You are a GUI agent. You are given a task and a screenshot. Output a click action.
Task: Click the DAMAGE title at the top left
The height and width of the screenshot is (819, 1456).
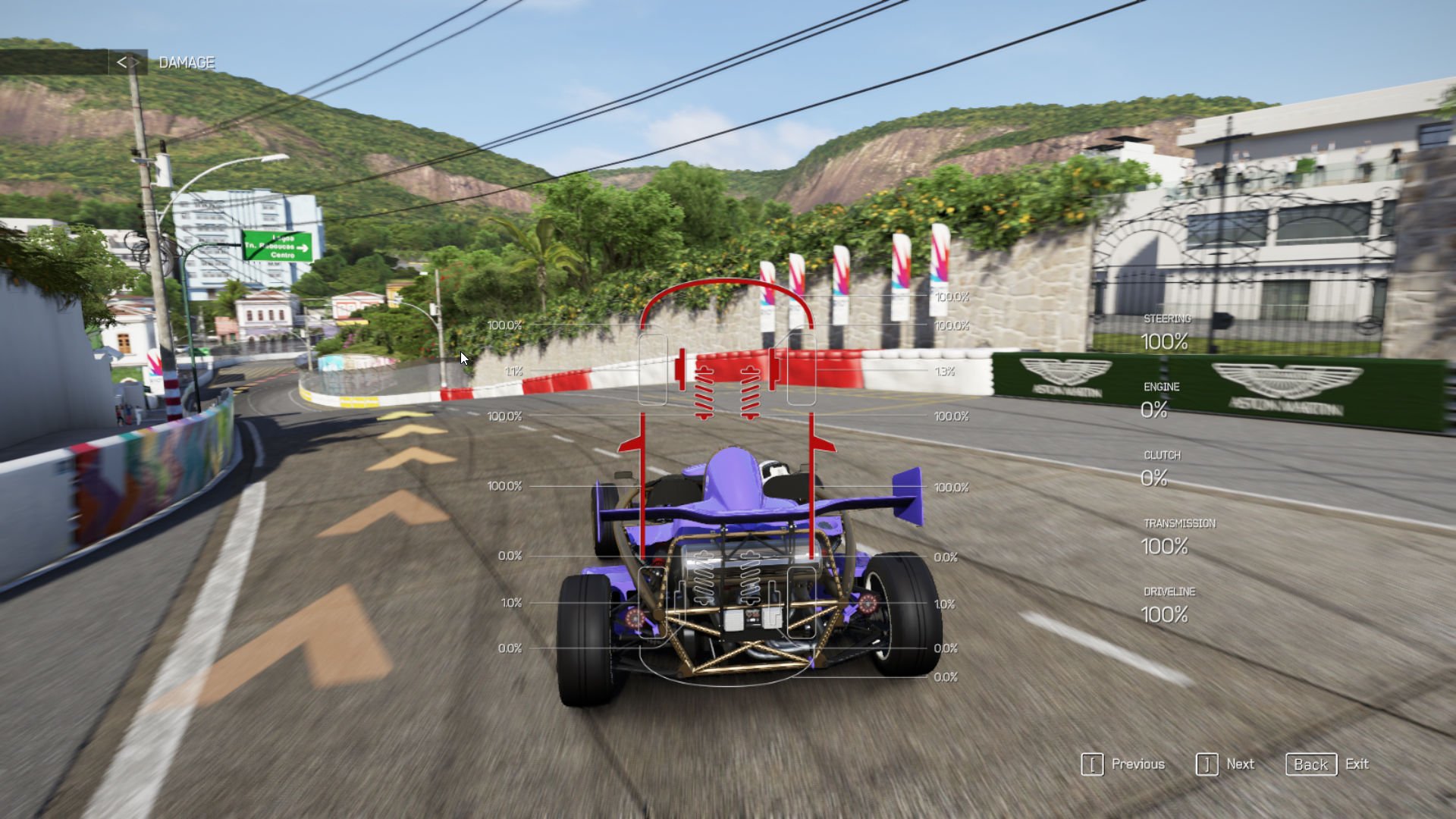[186, 62]
